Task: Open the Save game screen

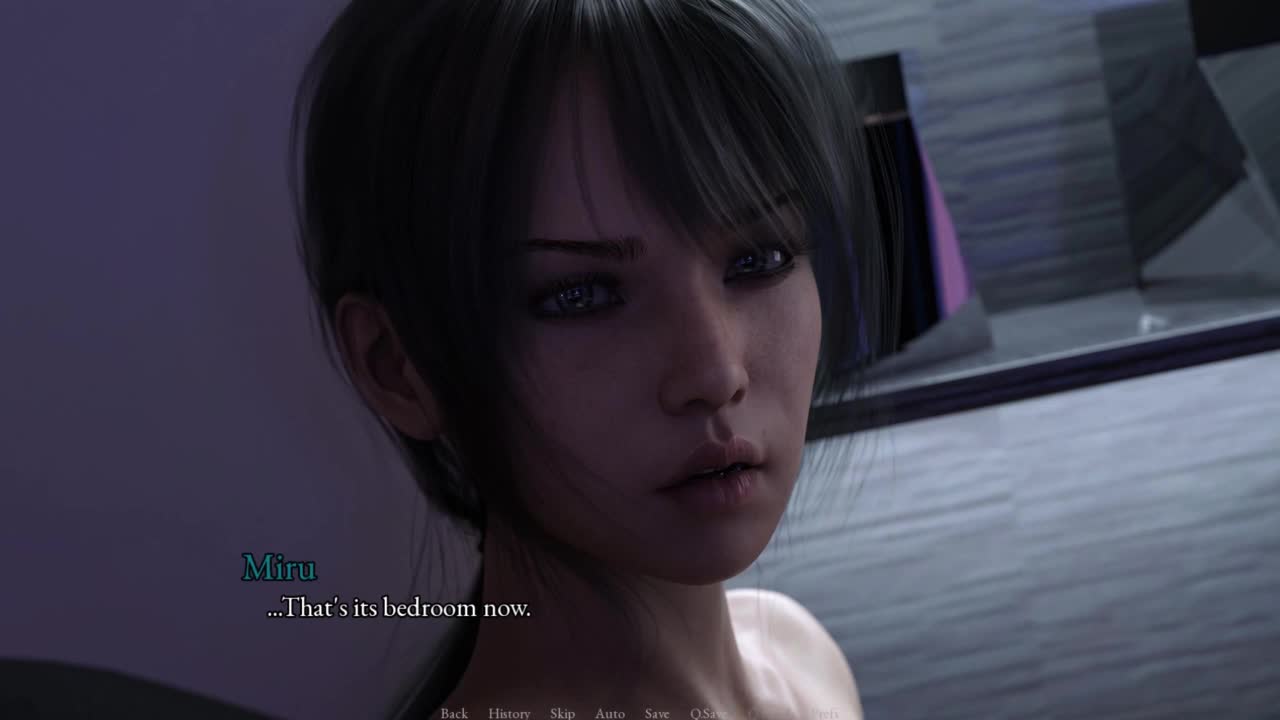Action: (x=657, y=713)
